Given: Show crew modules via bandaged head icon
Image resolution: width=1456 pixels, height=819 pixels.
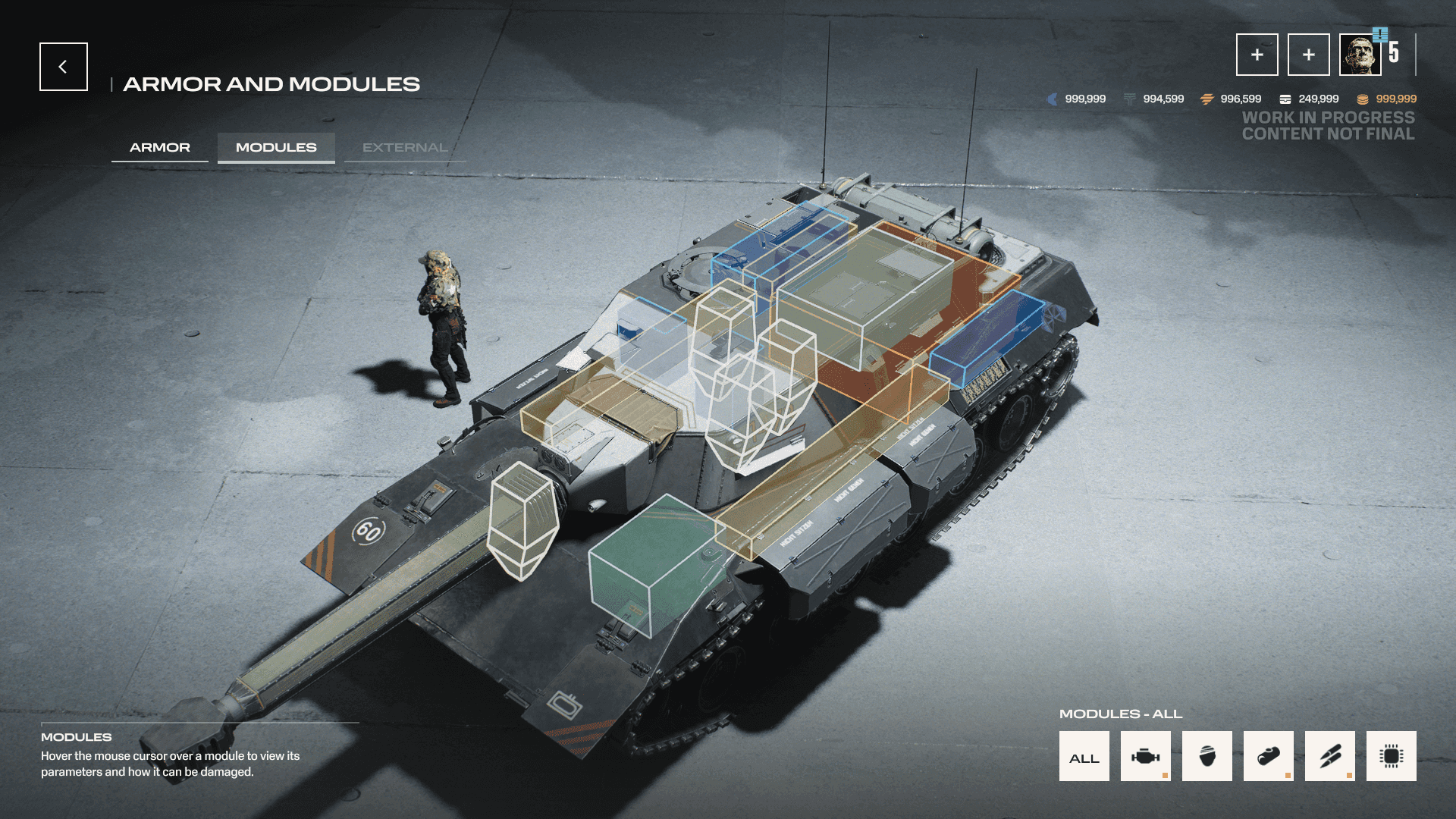Looking at the screenshot, I should pyautogui.click(x=1207, y=757).
